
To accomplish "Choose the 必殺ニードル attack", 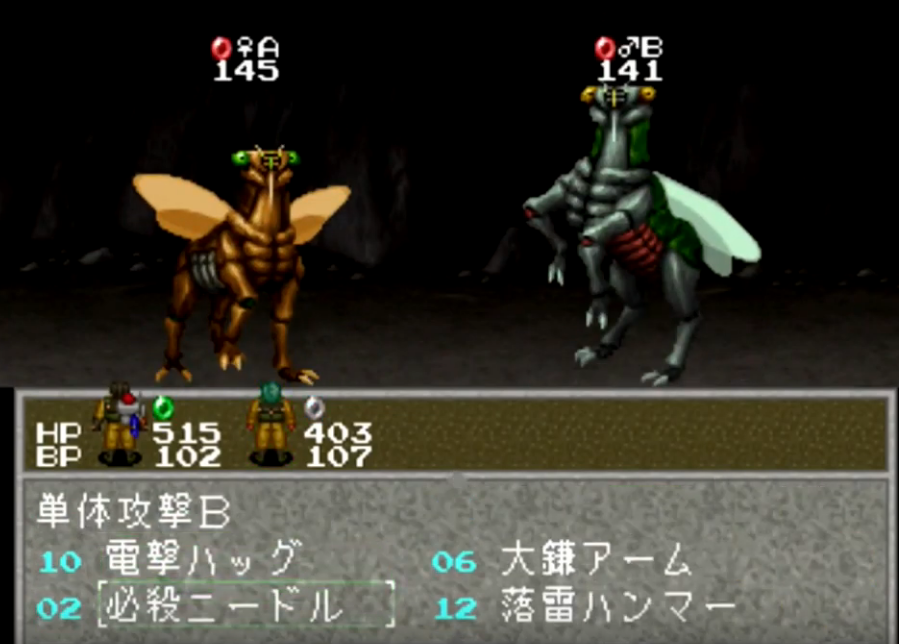I will (222, 604).
